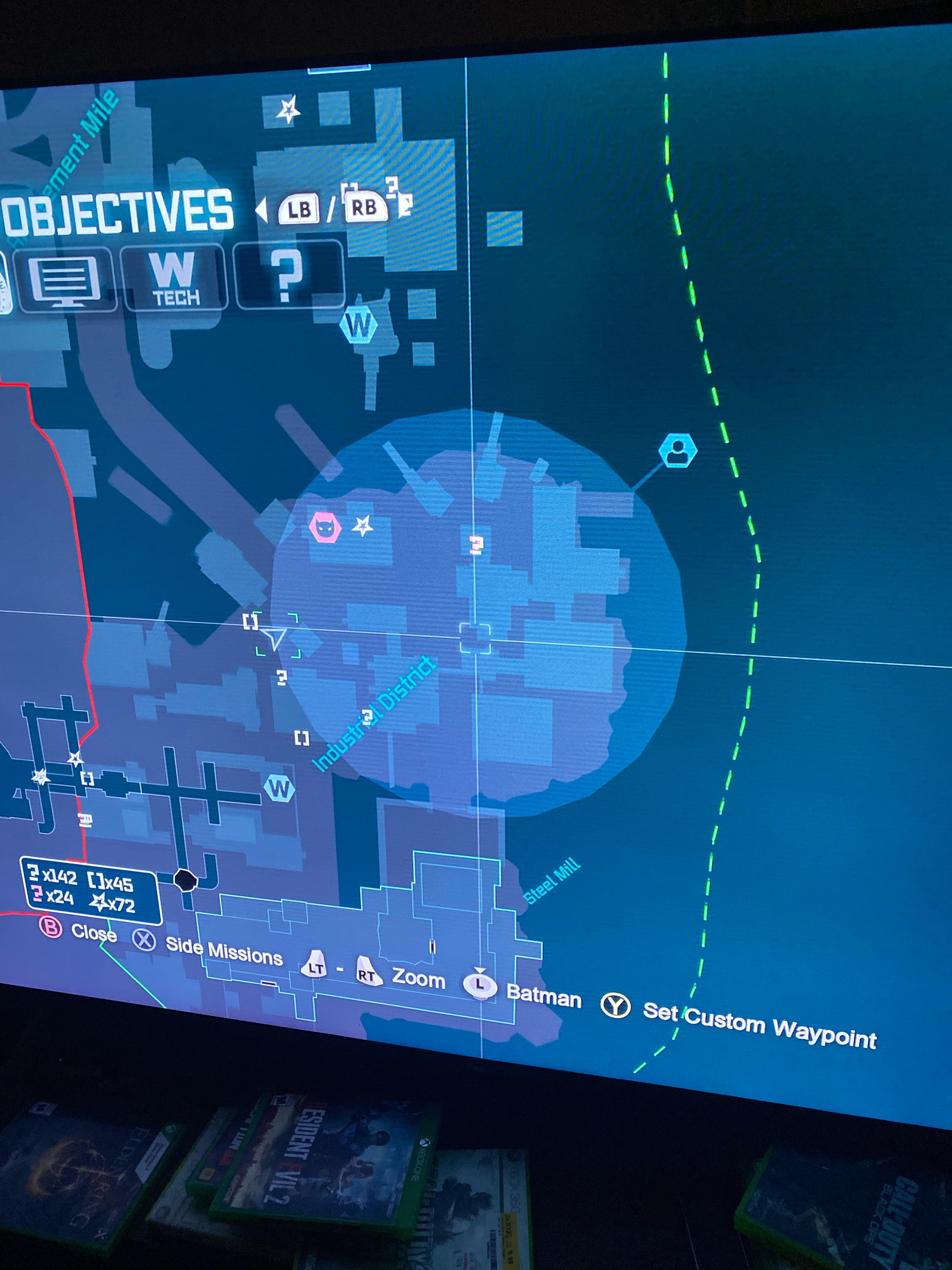This screenshot has width=952, height=1270.
Task: Click the star marker beside the villain icon
Action: tap(363, 525)
